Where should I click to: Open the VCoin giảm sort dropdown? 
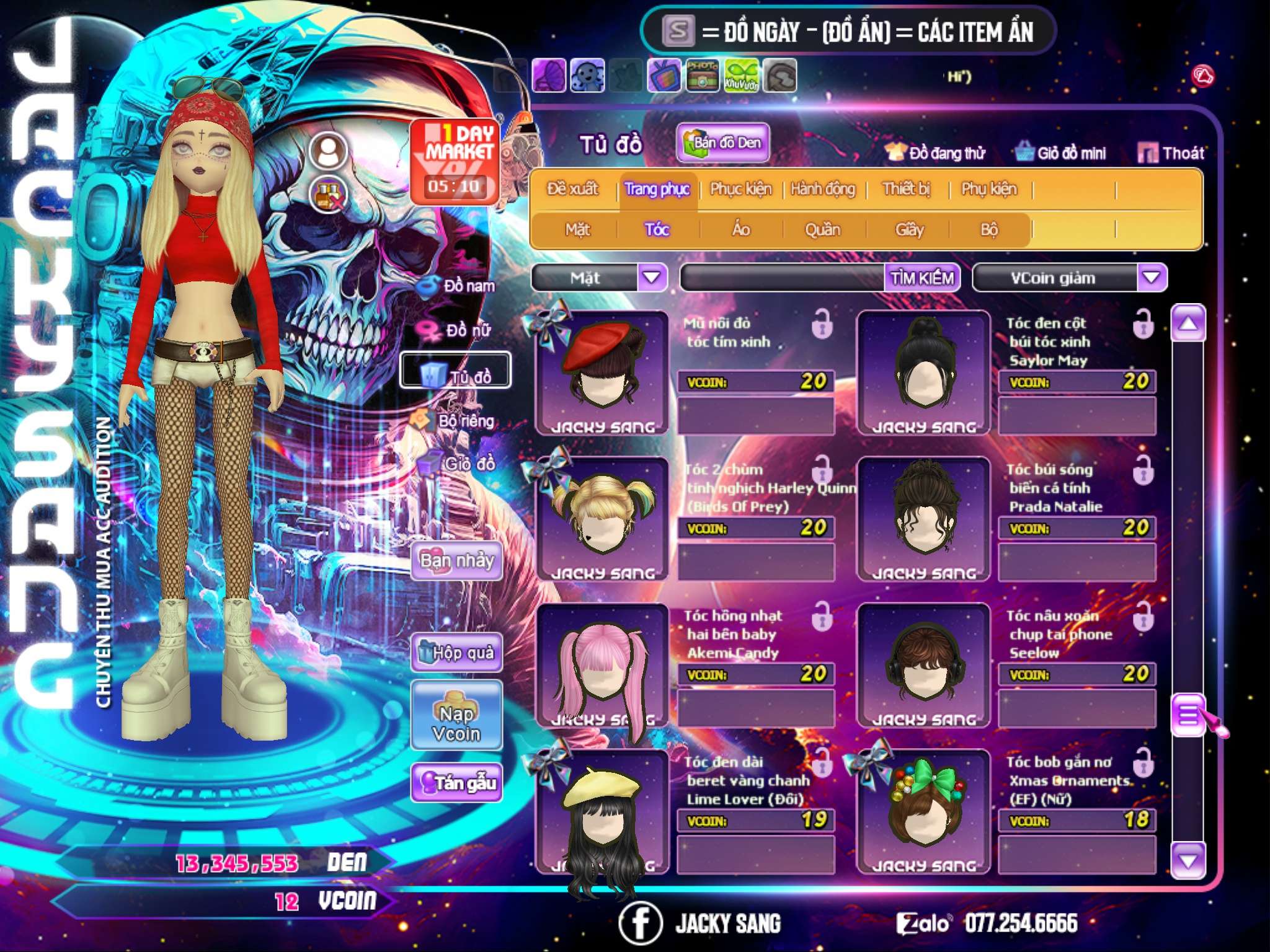1151,278
